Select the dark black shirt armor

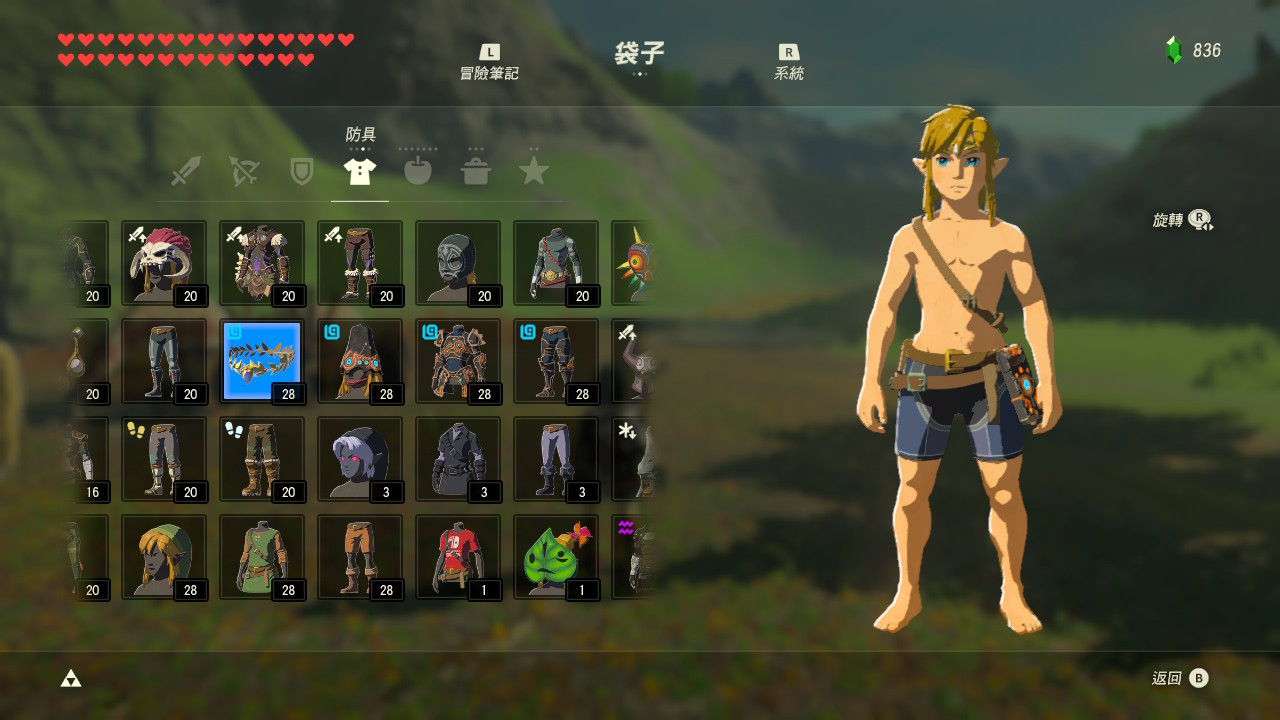click(458, 459)
